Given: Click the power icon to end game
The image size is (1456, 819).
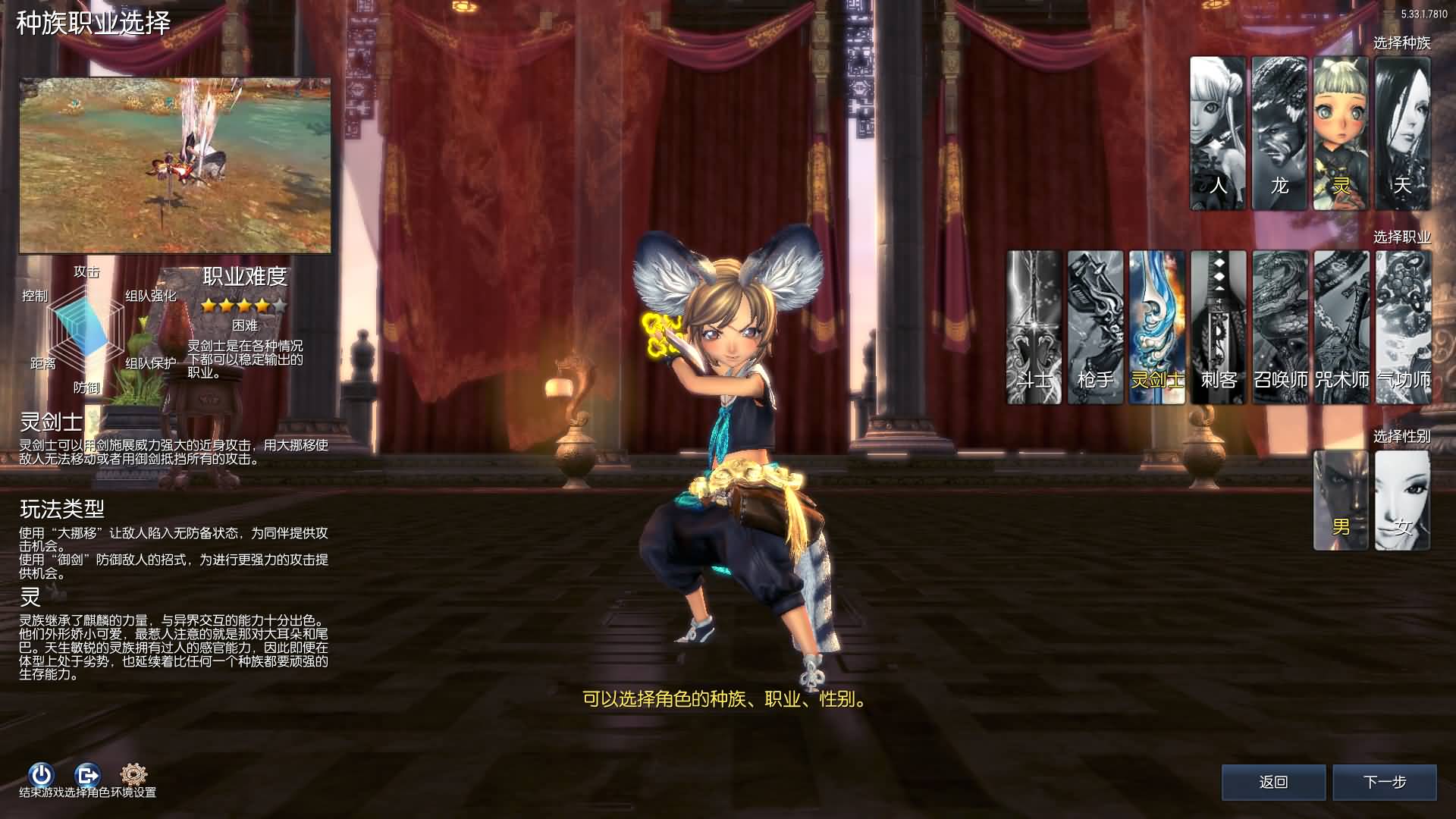Looking at the screenshot, I should click(x=41, y=774).
